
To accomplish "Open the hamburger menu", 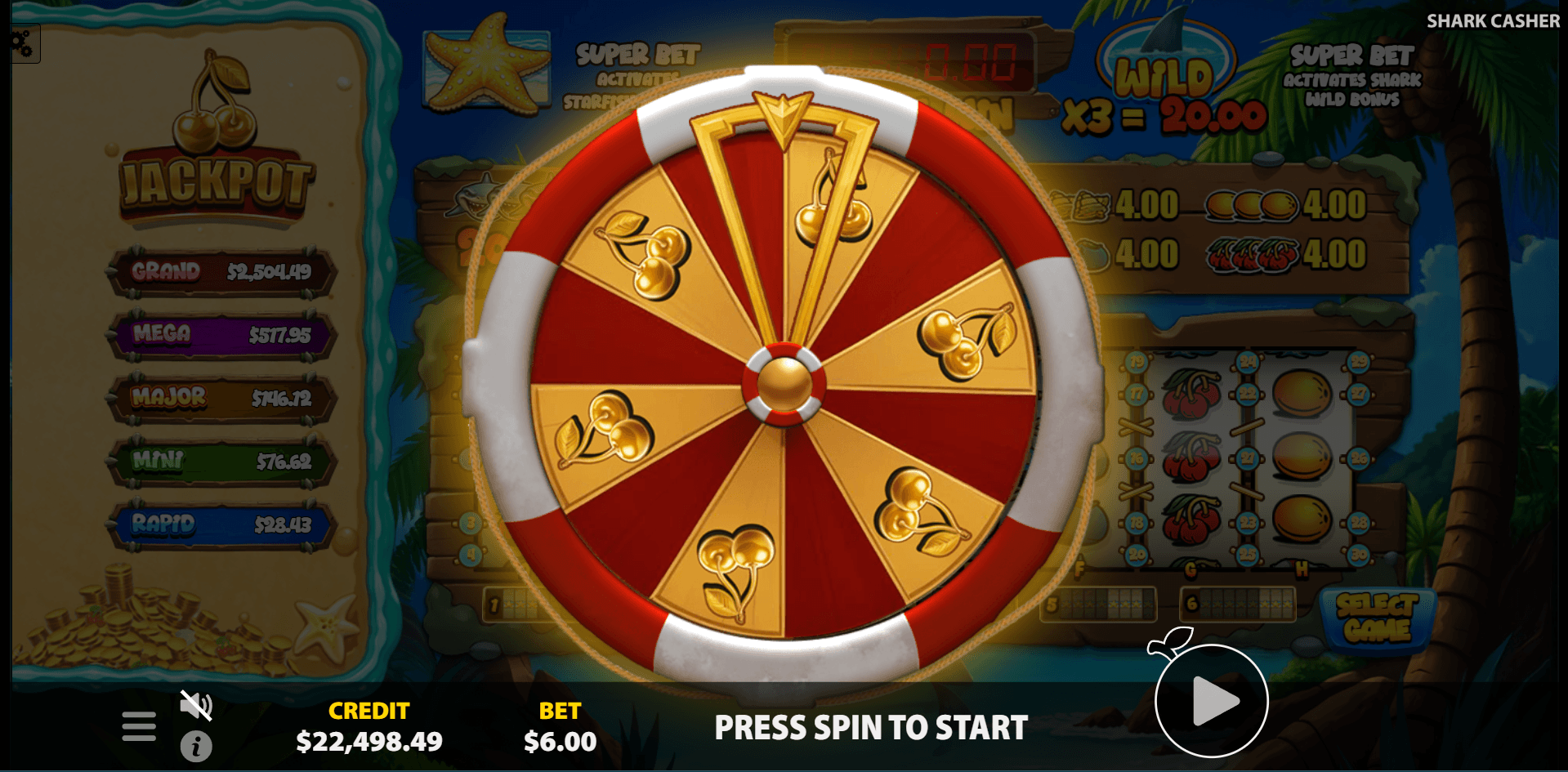I will coord(137,725).
